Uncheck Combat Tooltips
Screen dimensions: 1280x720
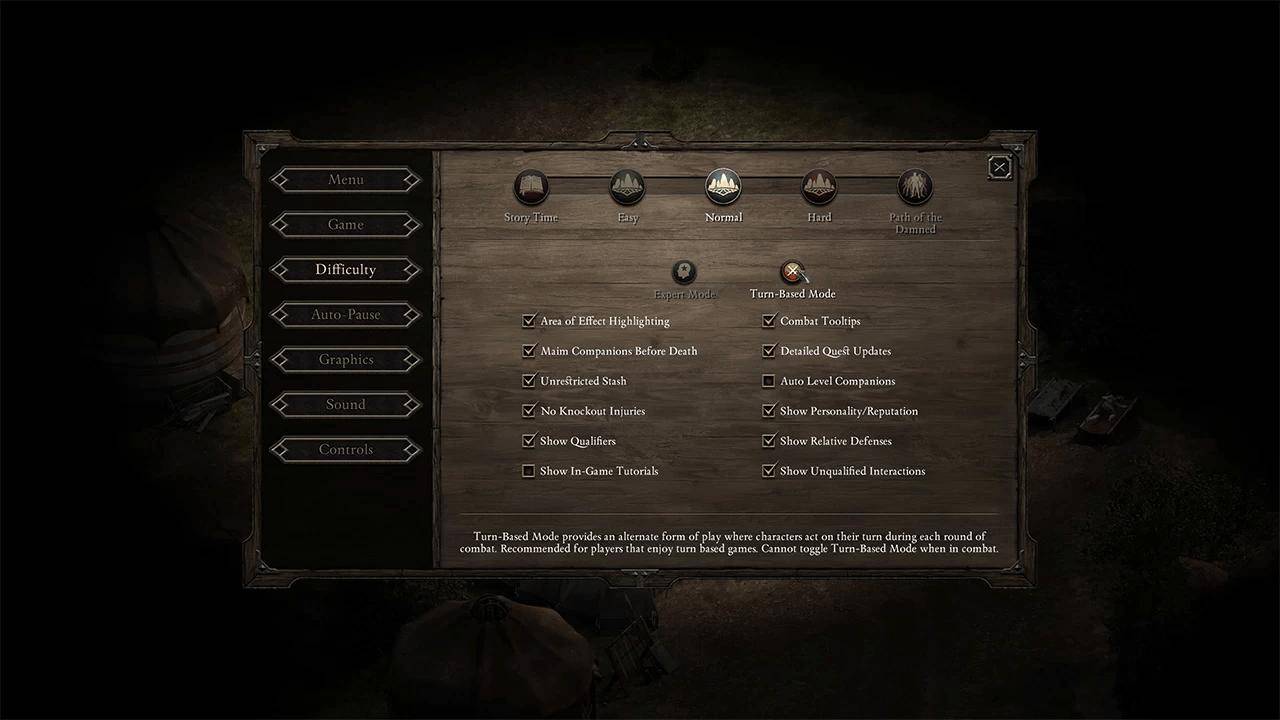pyautogui.click(x=769, y=321)
